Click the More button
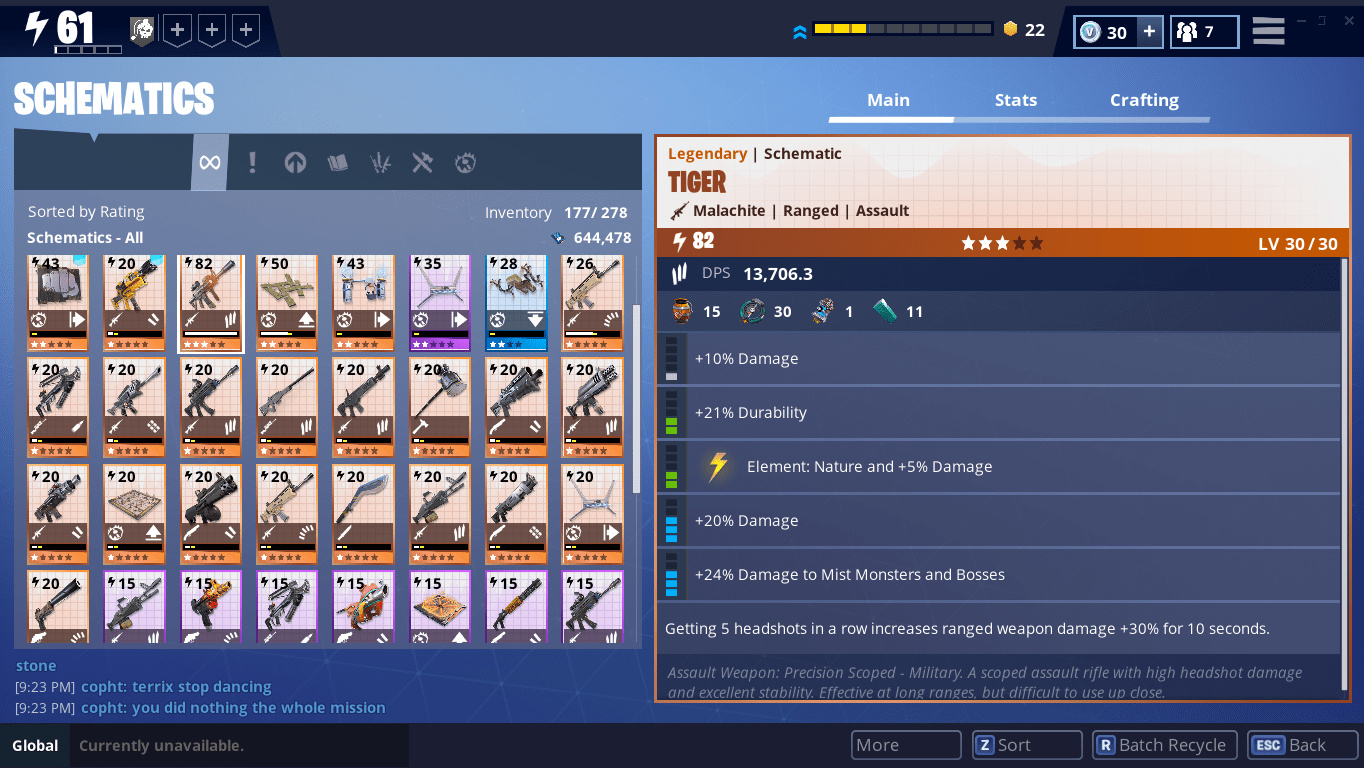Image resolution: width=1364 pixels, height=768 pixels. coord(905,745)
